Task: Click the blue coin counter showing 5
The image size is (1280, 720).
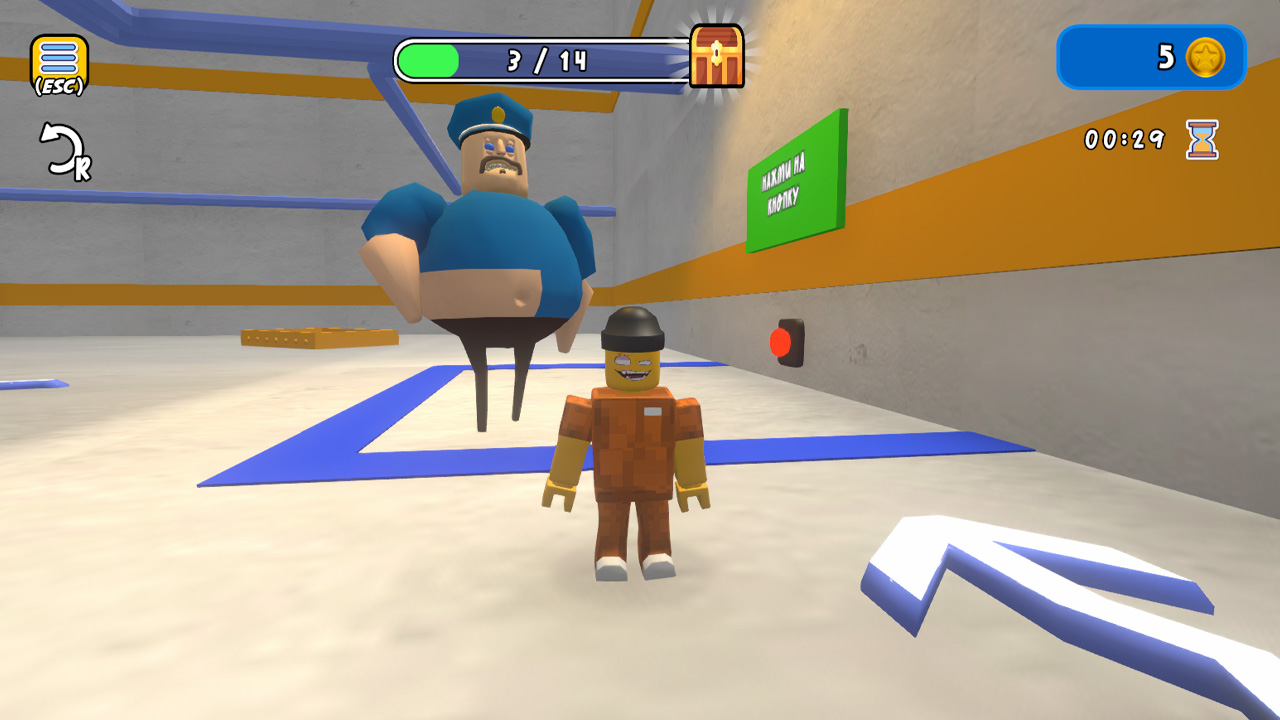Action: [1150, 57]
